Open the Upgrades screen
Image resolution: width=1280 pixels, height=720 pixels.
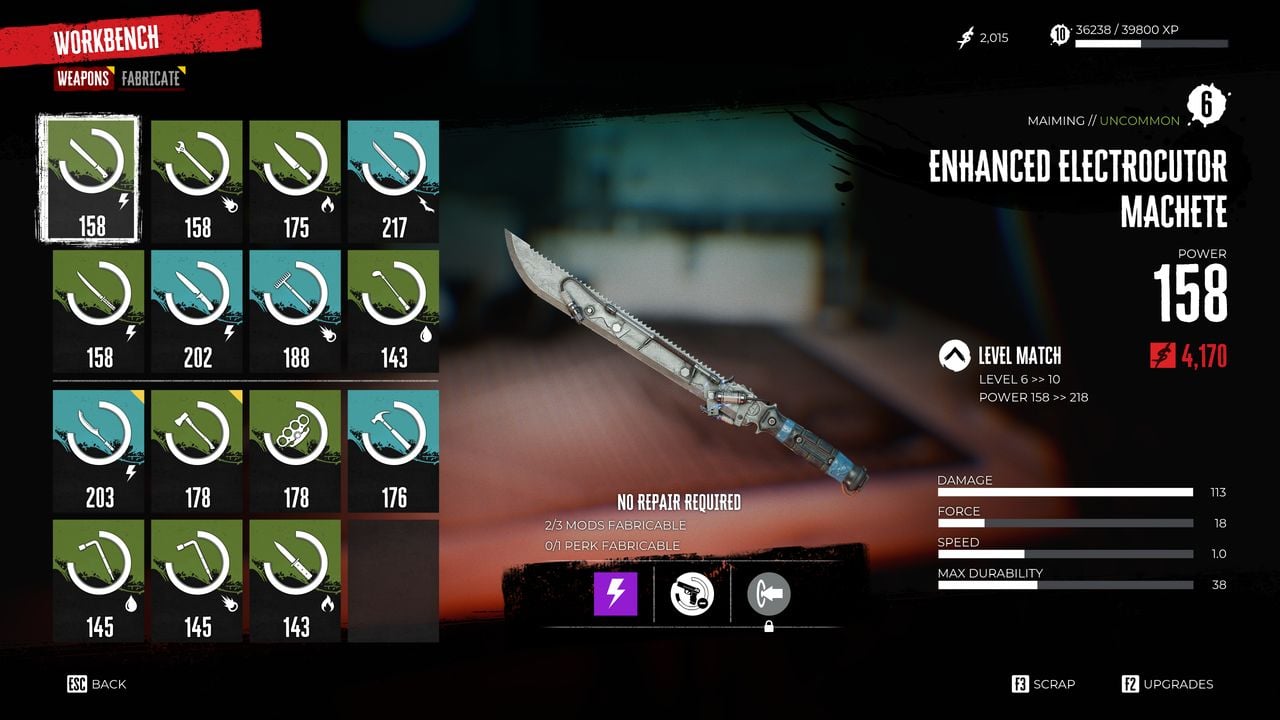pos(1167,684)
